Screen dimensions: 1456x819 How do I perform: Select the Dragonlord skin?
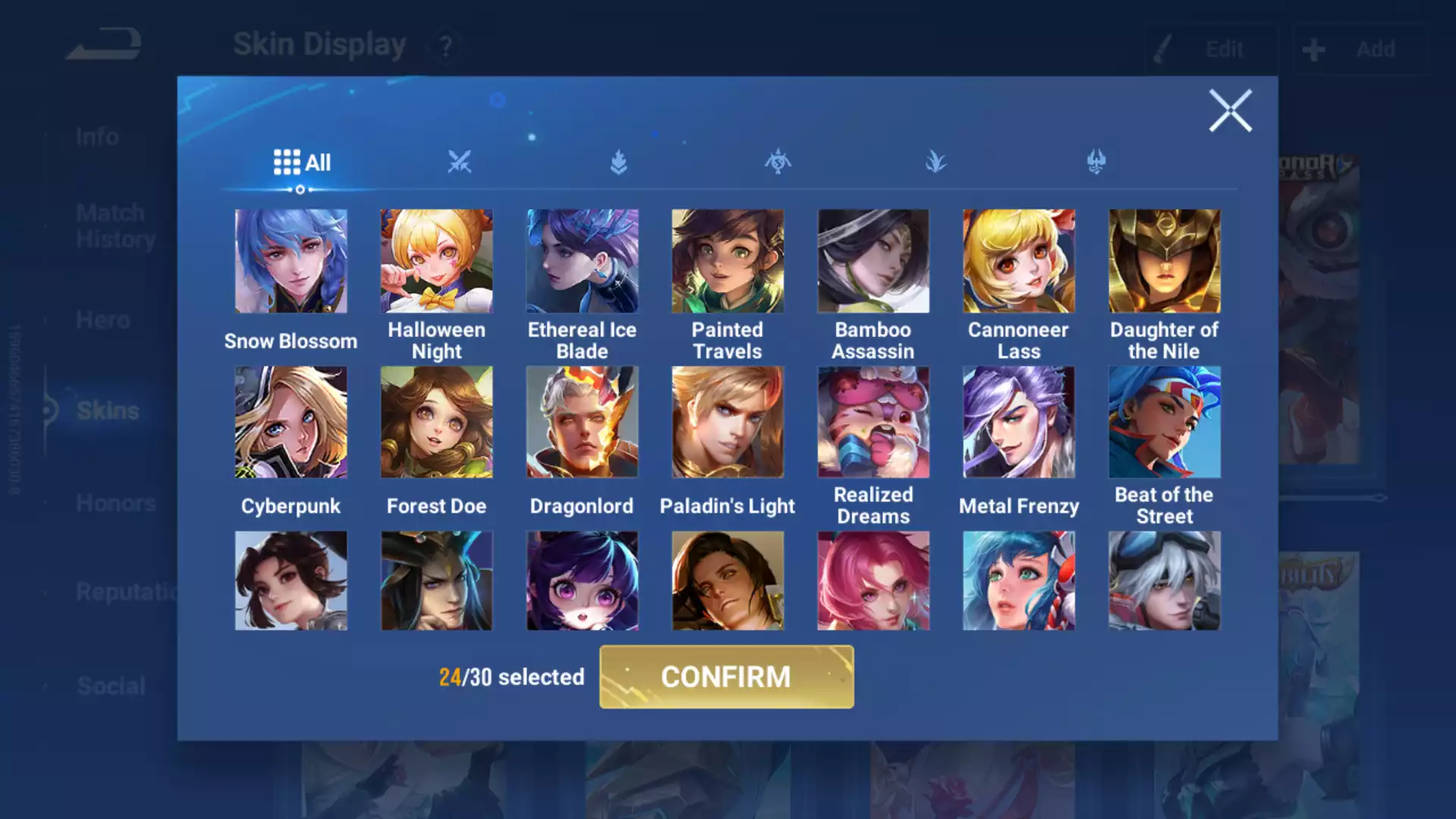pyautogui.click(x=582, y=422)
